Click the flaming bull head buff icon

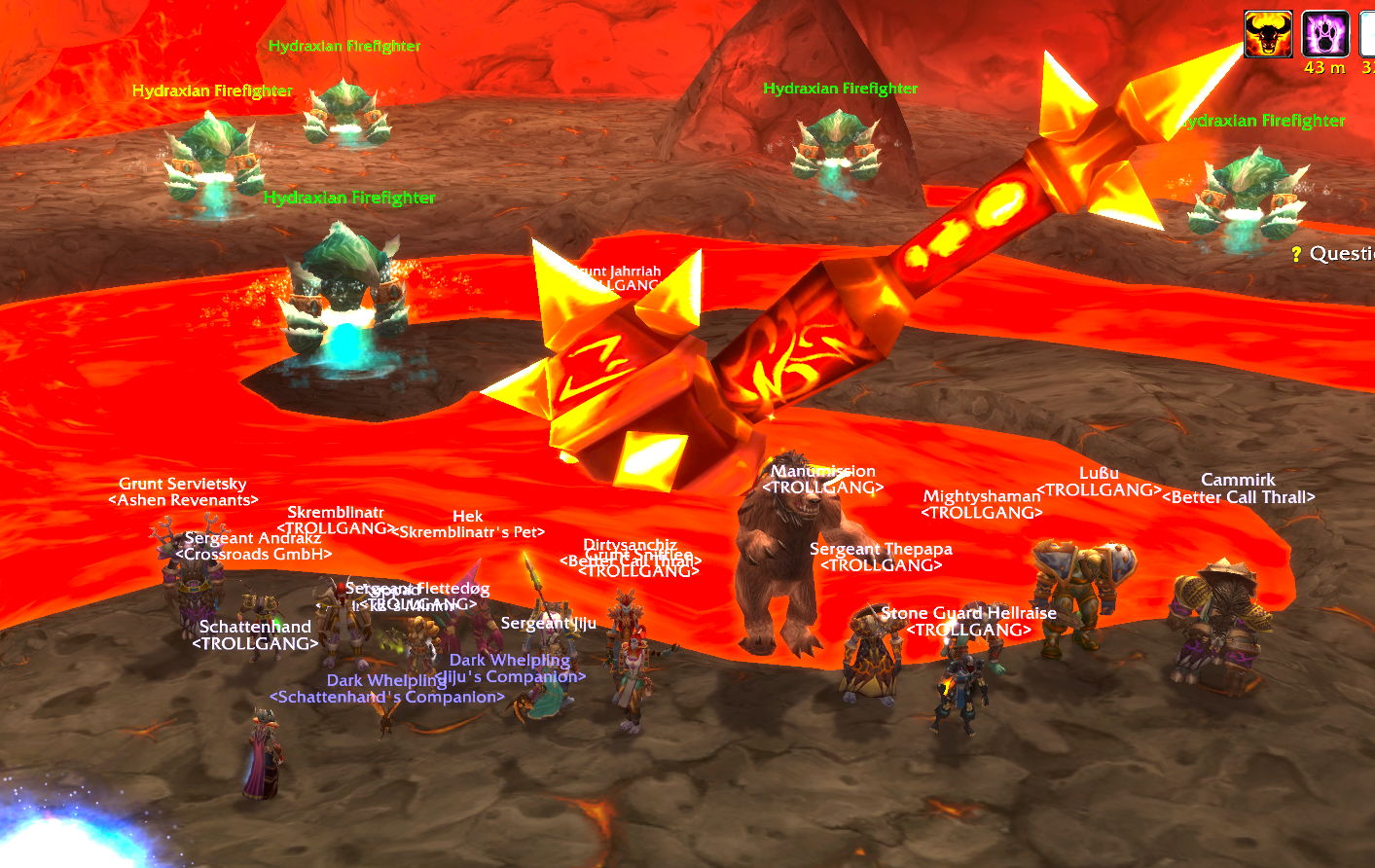pyautogui.click(x=1268, y=34)
